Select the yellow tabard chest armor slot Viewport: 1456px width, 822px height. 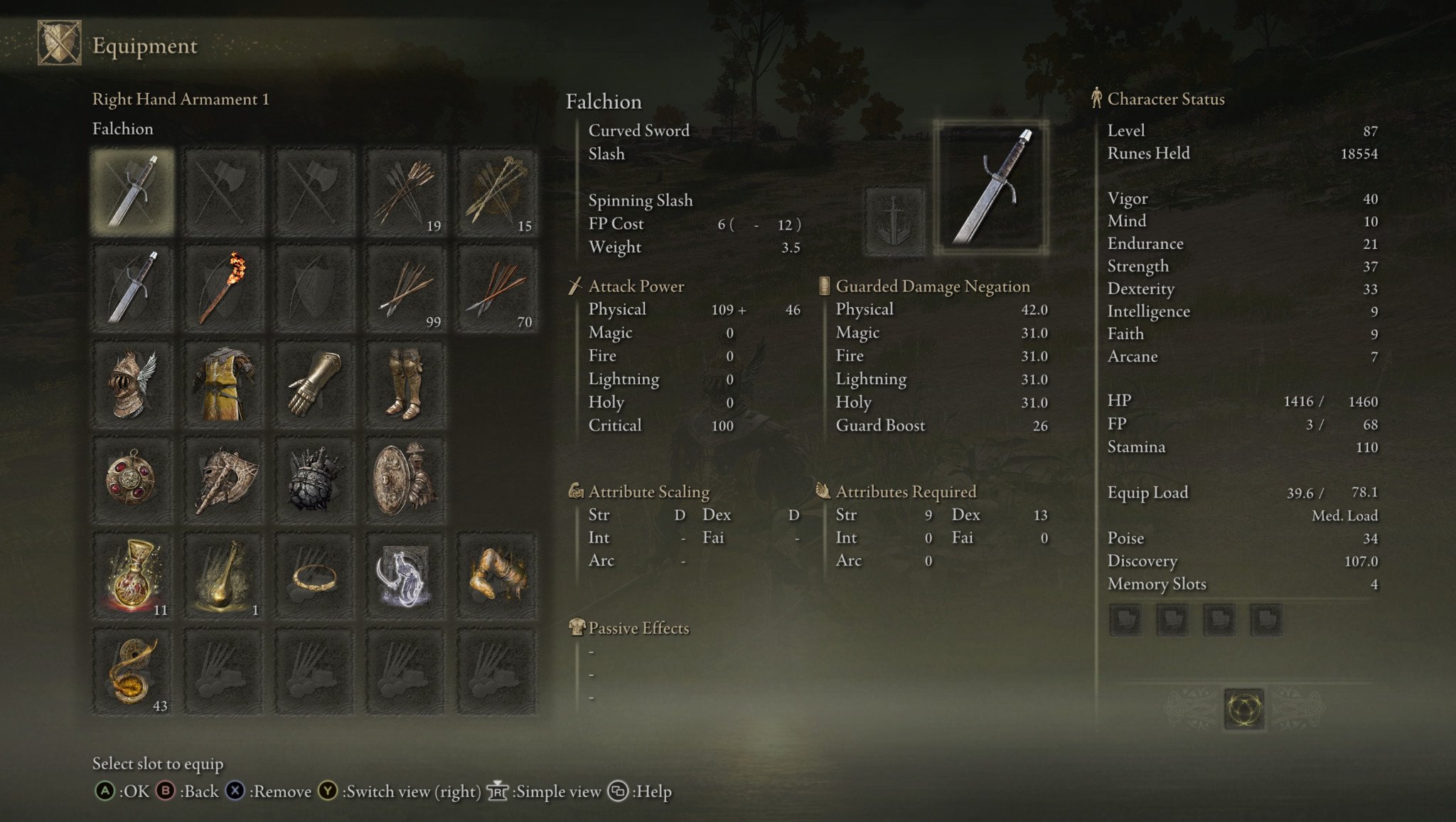click(224, 385)
